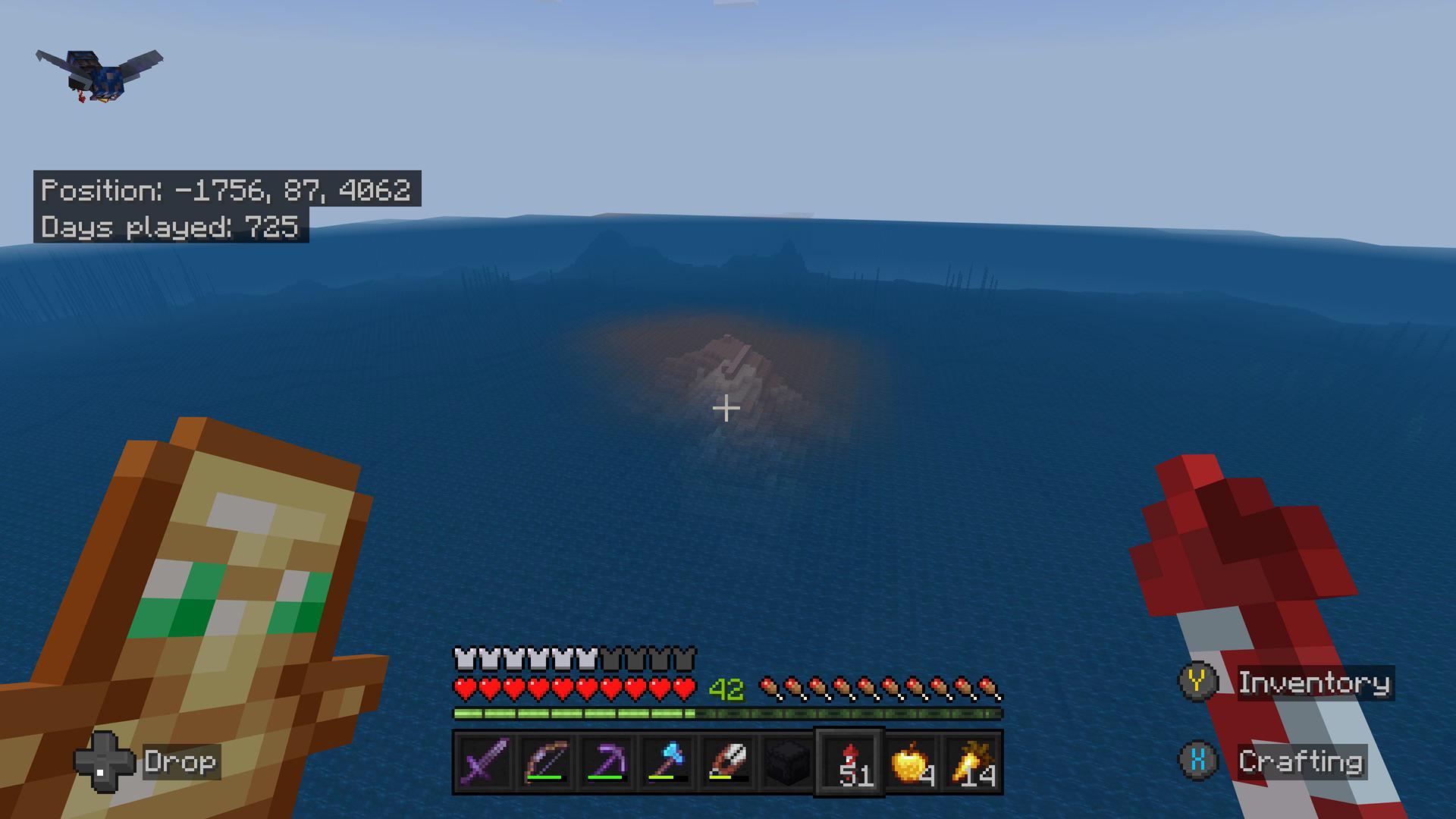
Task: Select the diamond axe
Action: (666, 764)
